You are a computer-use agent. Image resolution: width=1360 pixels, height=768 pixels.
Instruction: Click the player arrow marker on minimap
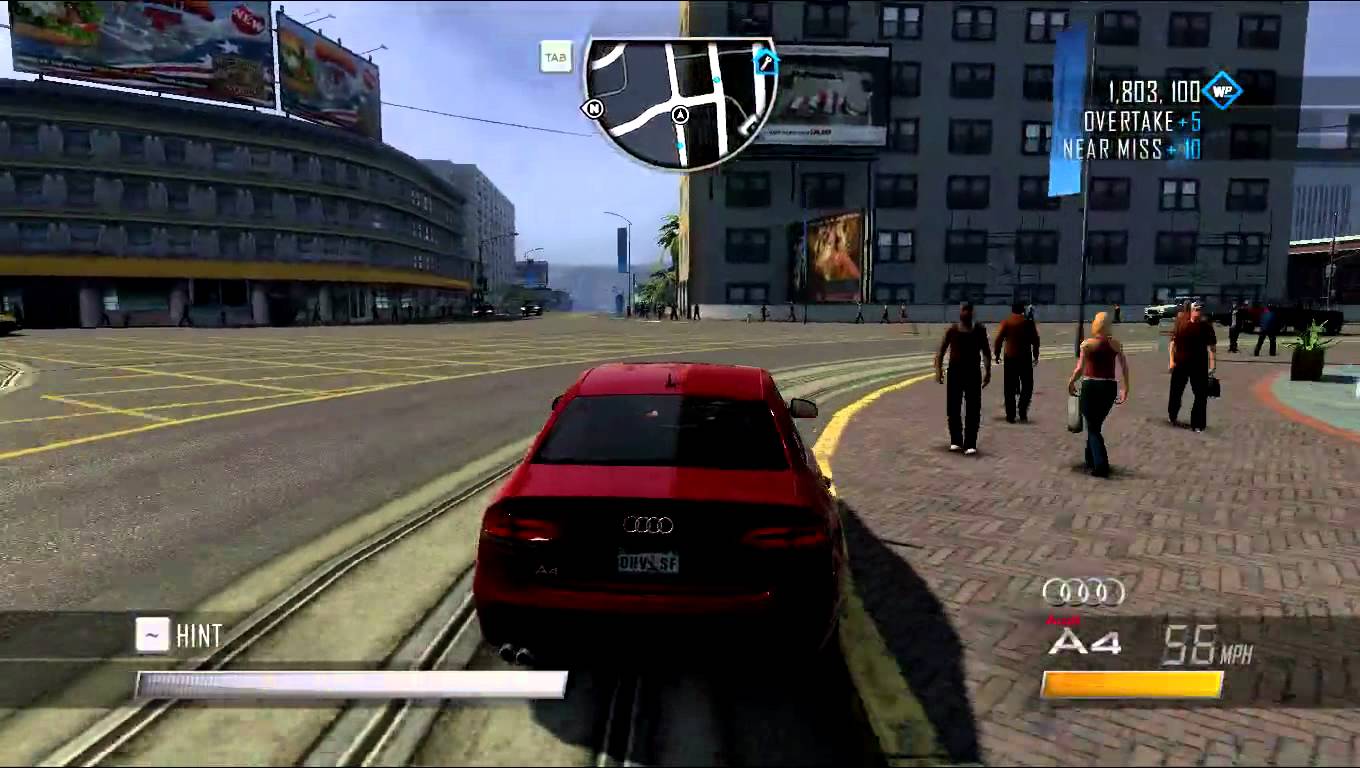click(x=681, y=115)
